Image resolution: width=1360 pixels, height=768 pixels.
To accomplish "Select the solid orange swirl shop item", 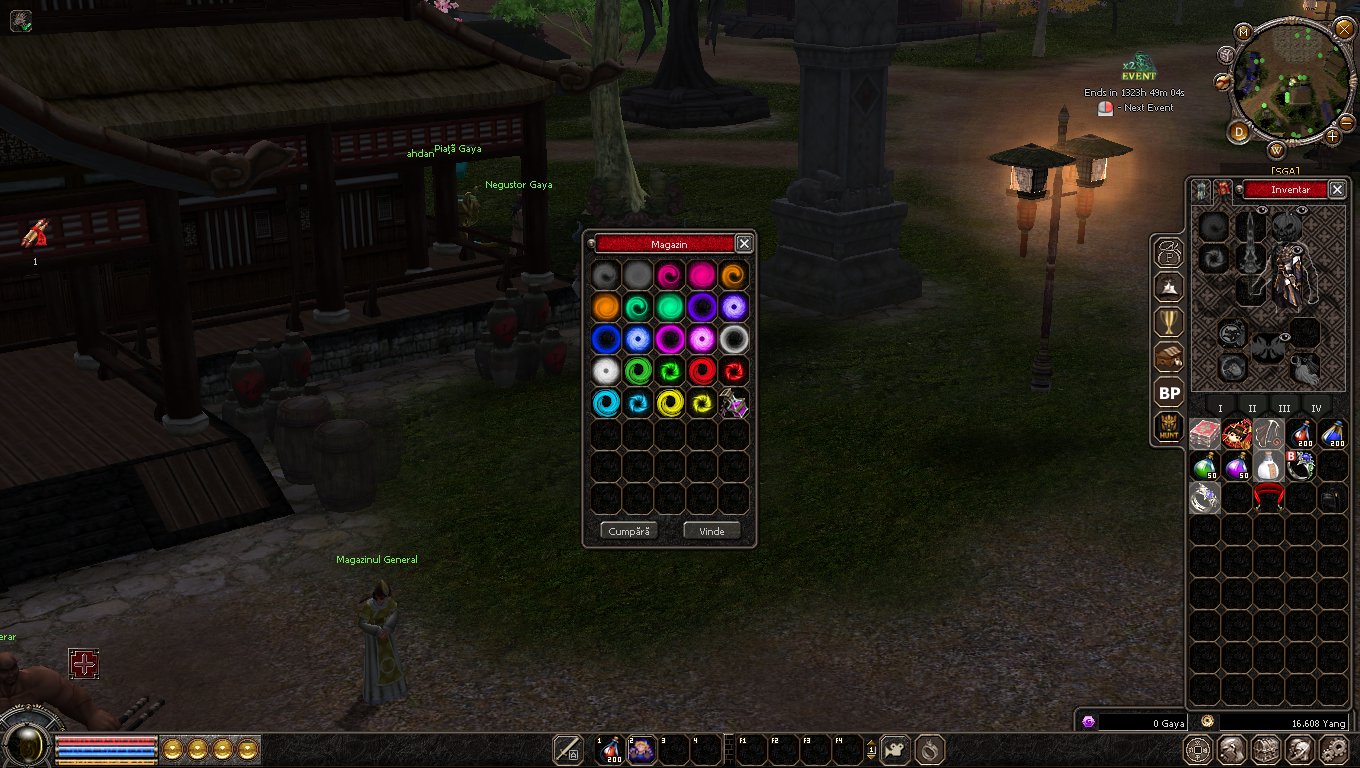I will 605,307.
